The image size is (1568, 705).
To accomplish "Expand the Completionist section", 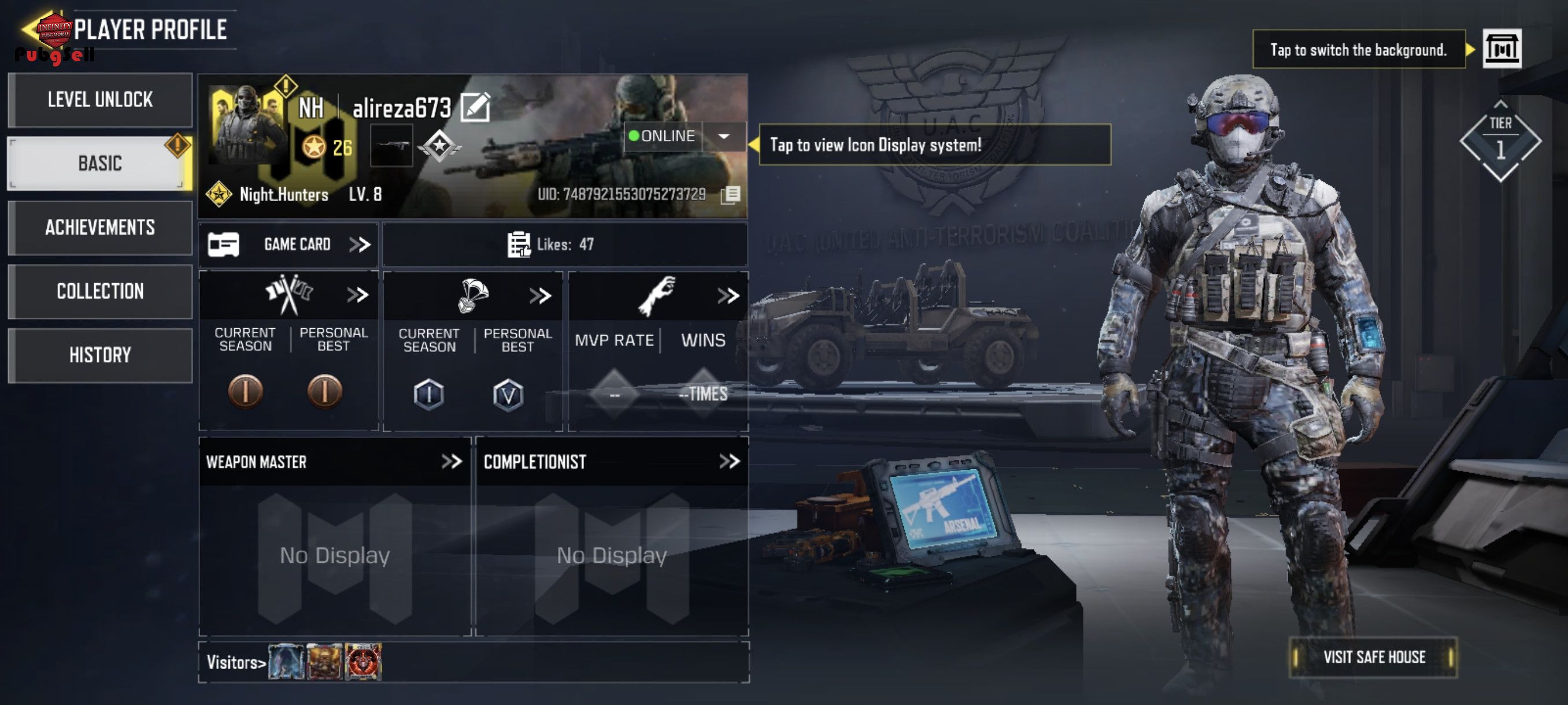I will coord(728,462).
